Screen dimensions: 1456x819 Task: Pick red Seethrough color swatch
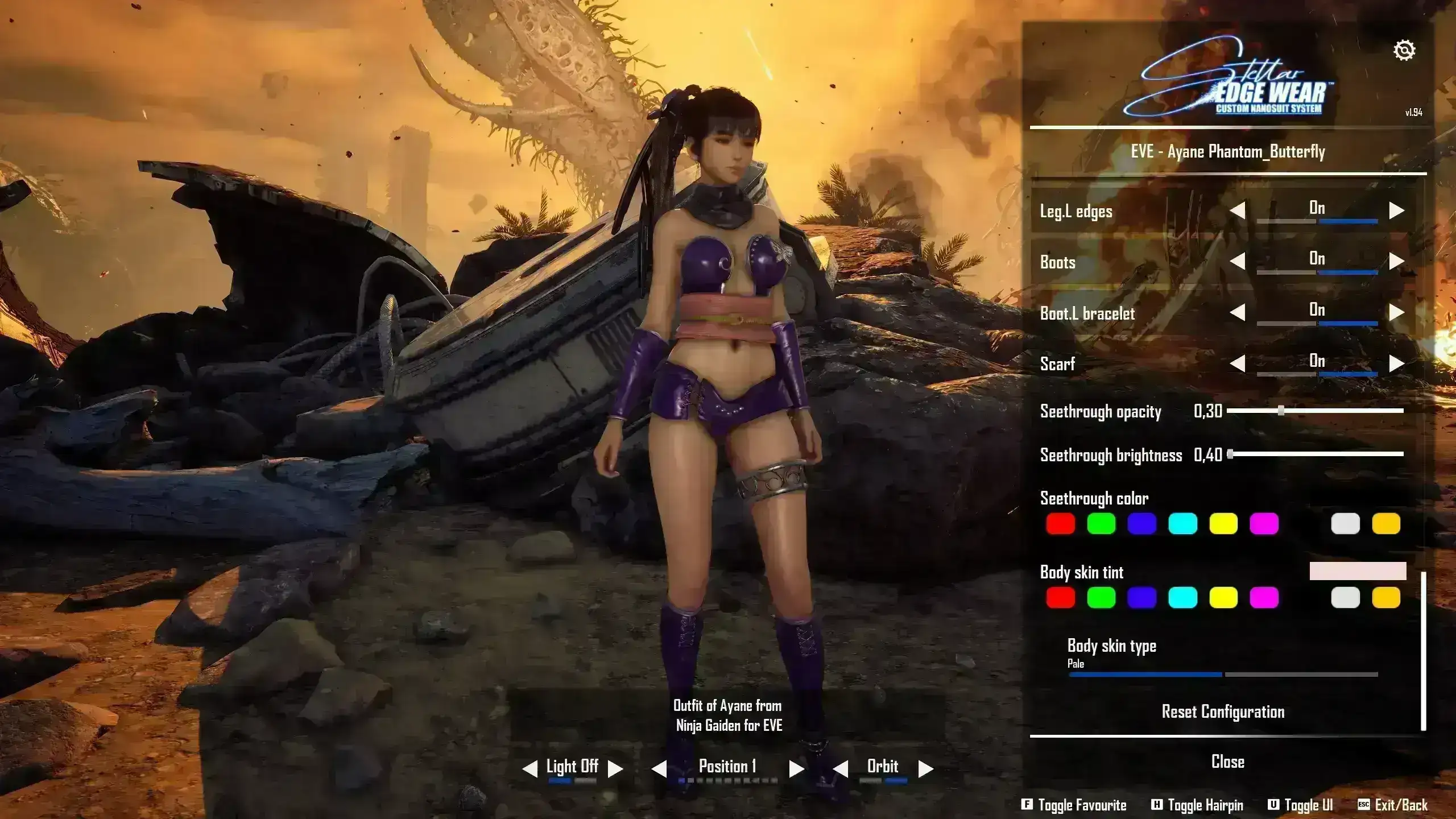coord(1060,524)
